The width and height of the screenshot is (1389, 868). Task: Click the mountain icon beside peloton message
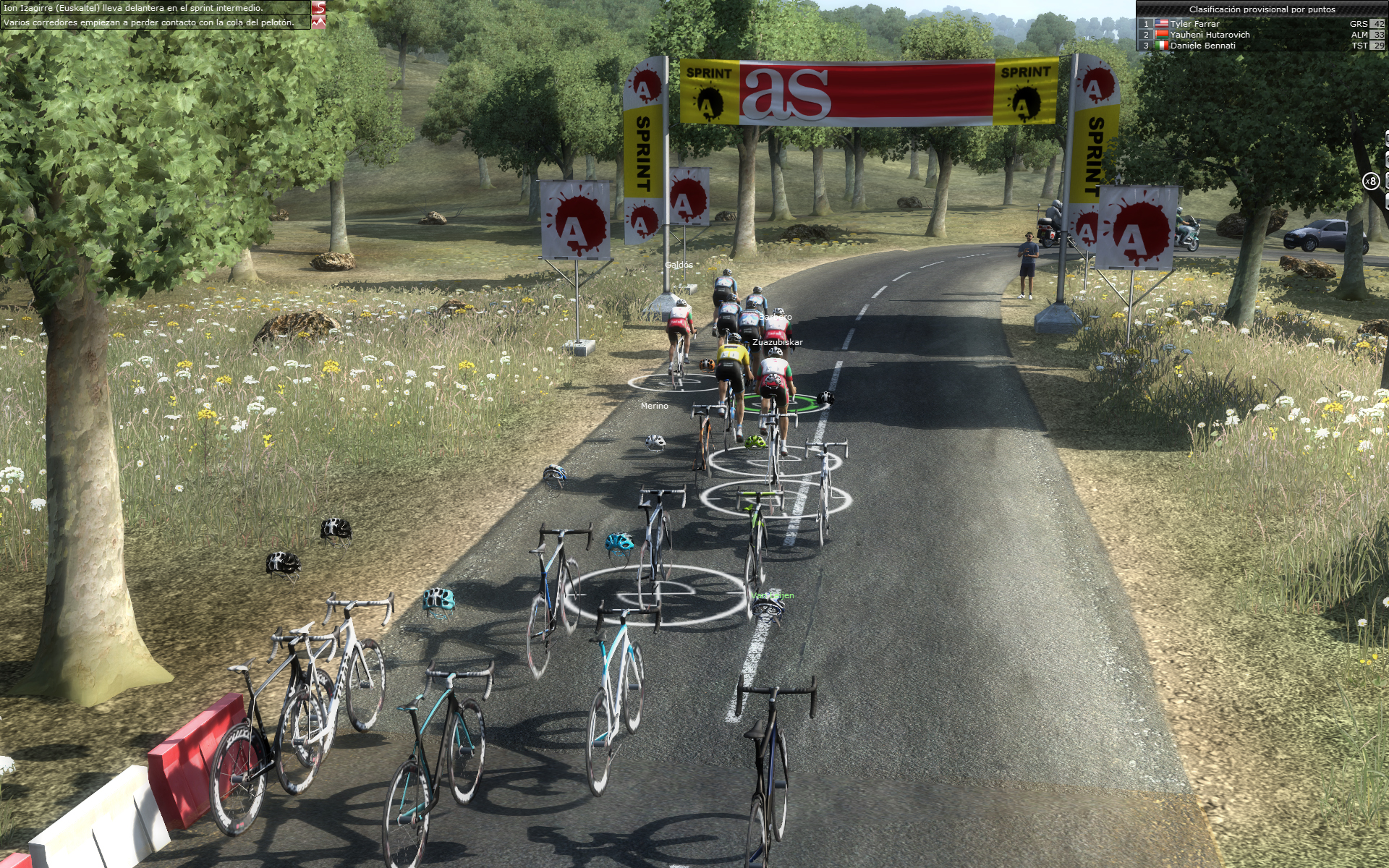pos(318,22)
